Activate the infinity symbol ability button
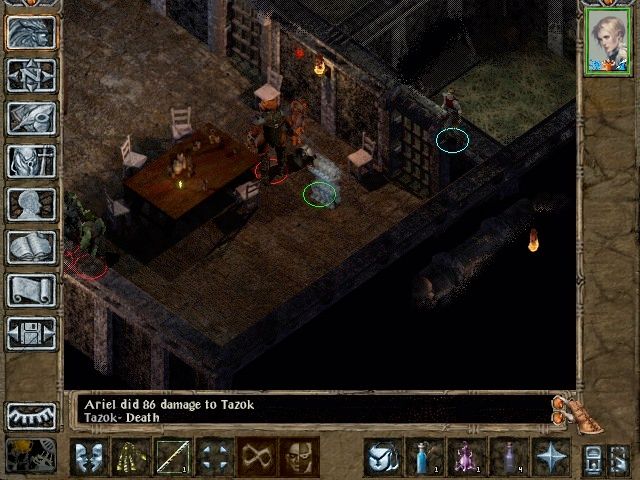 258,457
